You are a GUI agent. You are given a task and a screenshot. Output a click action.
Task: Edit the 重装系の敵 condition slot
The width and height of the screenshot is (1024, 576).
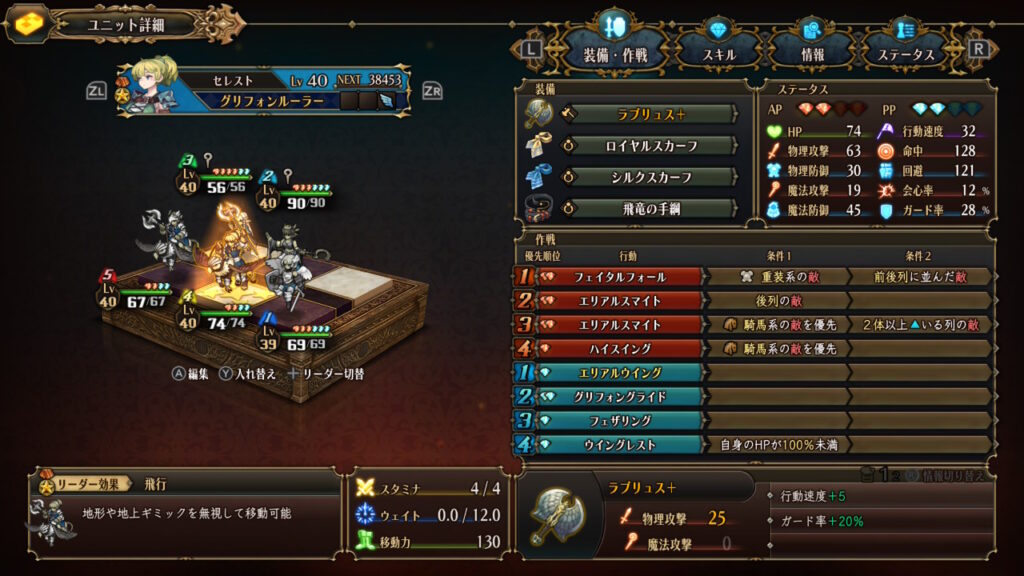click(x=776, y=276)
